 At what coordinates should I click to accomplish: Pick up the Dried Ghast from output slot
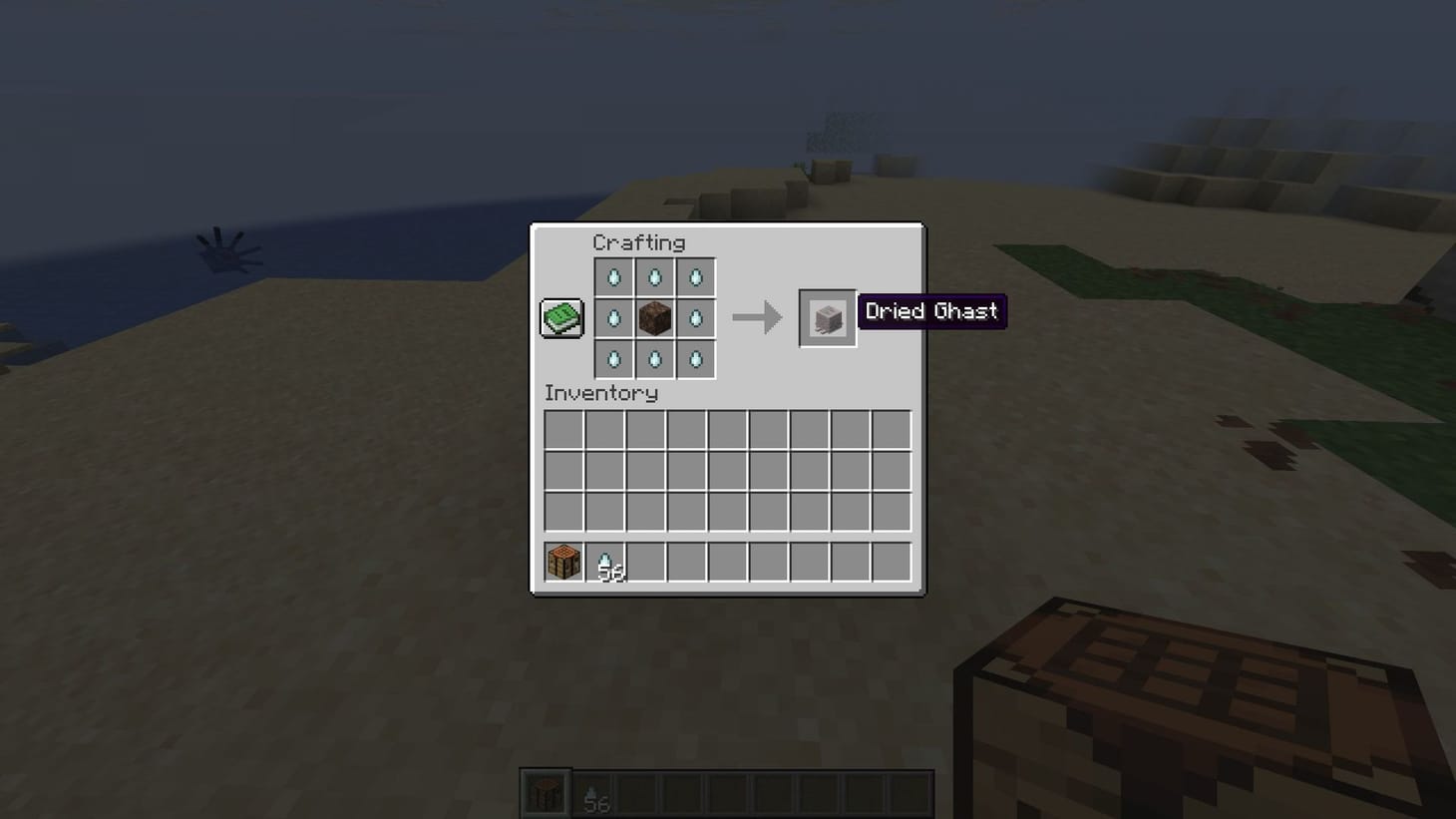coord(827,319)
